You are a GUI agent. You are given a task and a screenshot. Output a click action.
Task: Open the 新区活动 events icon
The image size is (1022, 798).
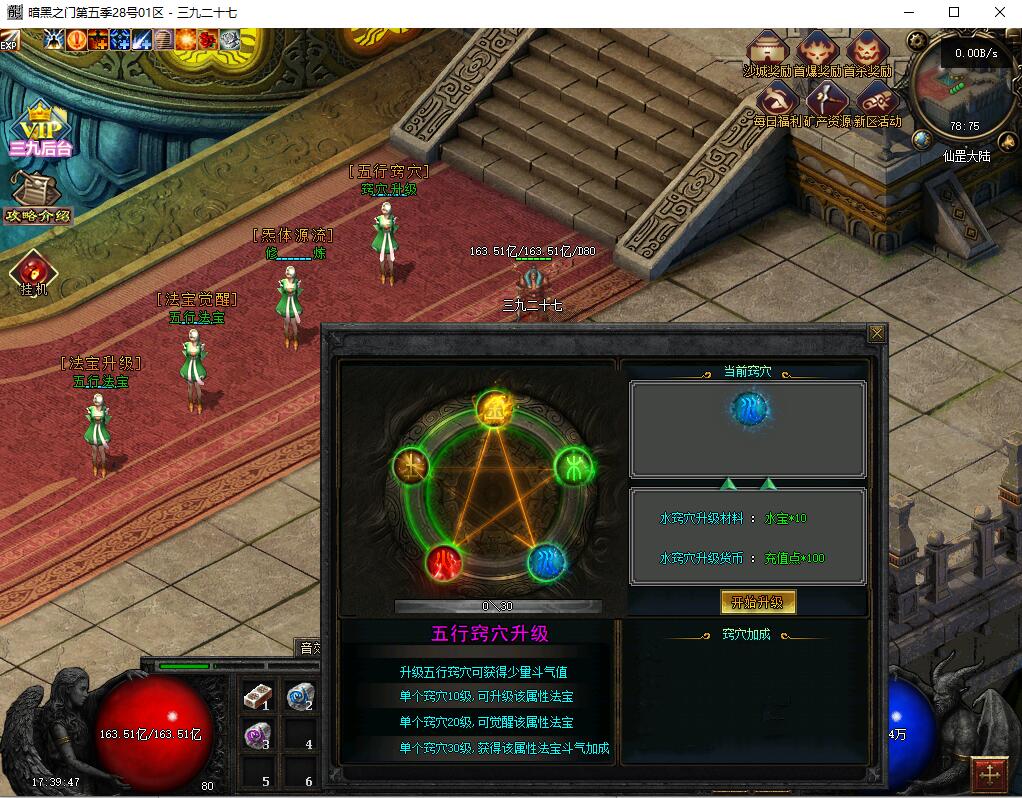click(876, 102)
